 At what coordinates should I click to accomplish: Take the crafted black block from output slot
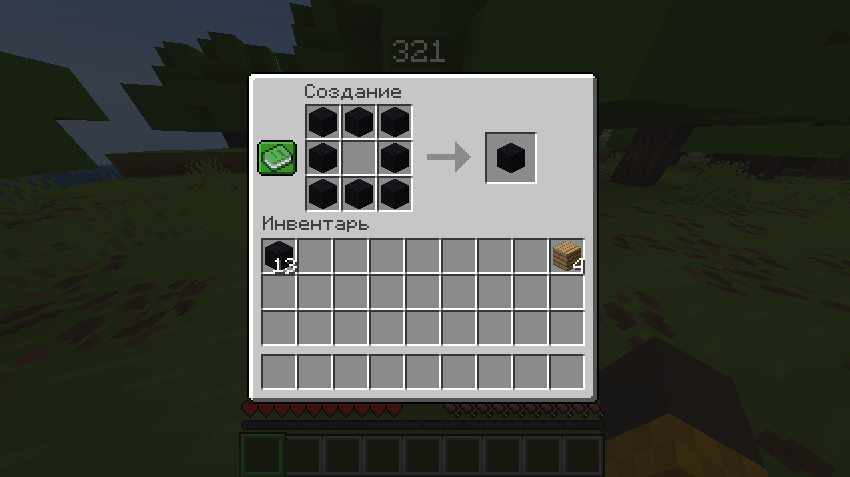pyautogui.click(x=511, y=158)
